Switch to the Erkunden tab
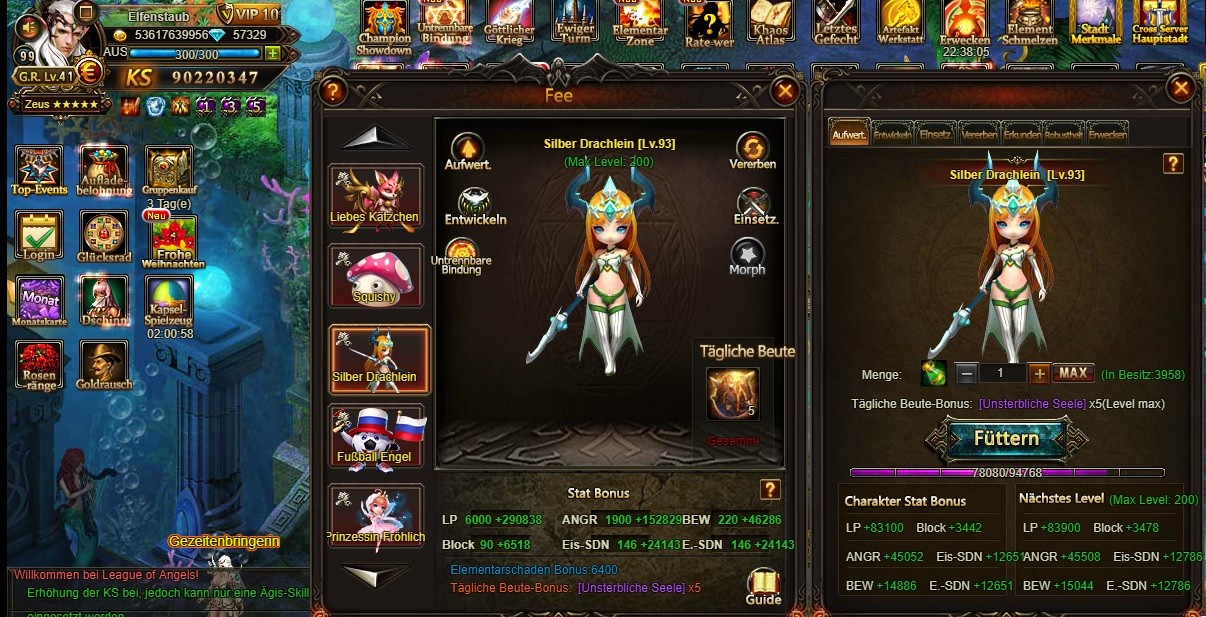1206x617 pixels. coord(1022,134)
